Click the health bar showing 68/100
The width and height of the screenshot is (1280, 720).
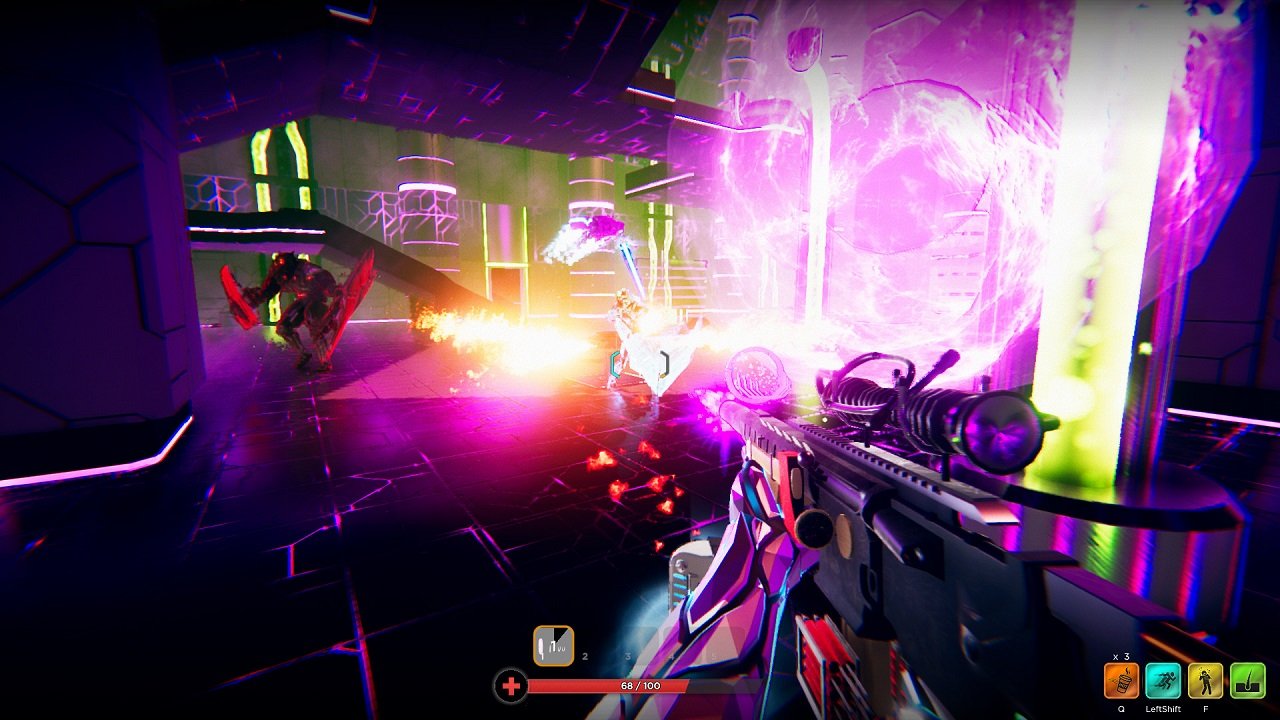point(640,685)
